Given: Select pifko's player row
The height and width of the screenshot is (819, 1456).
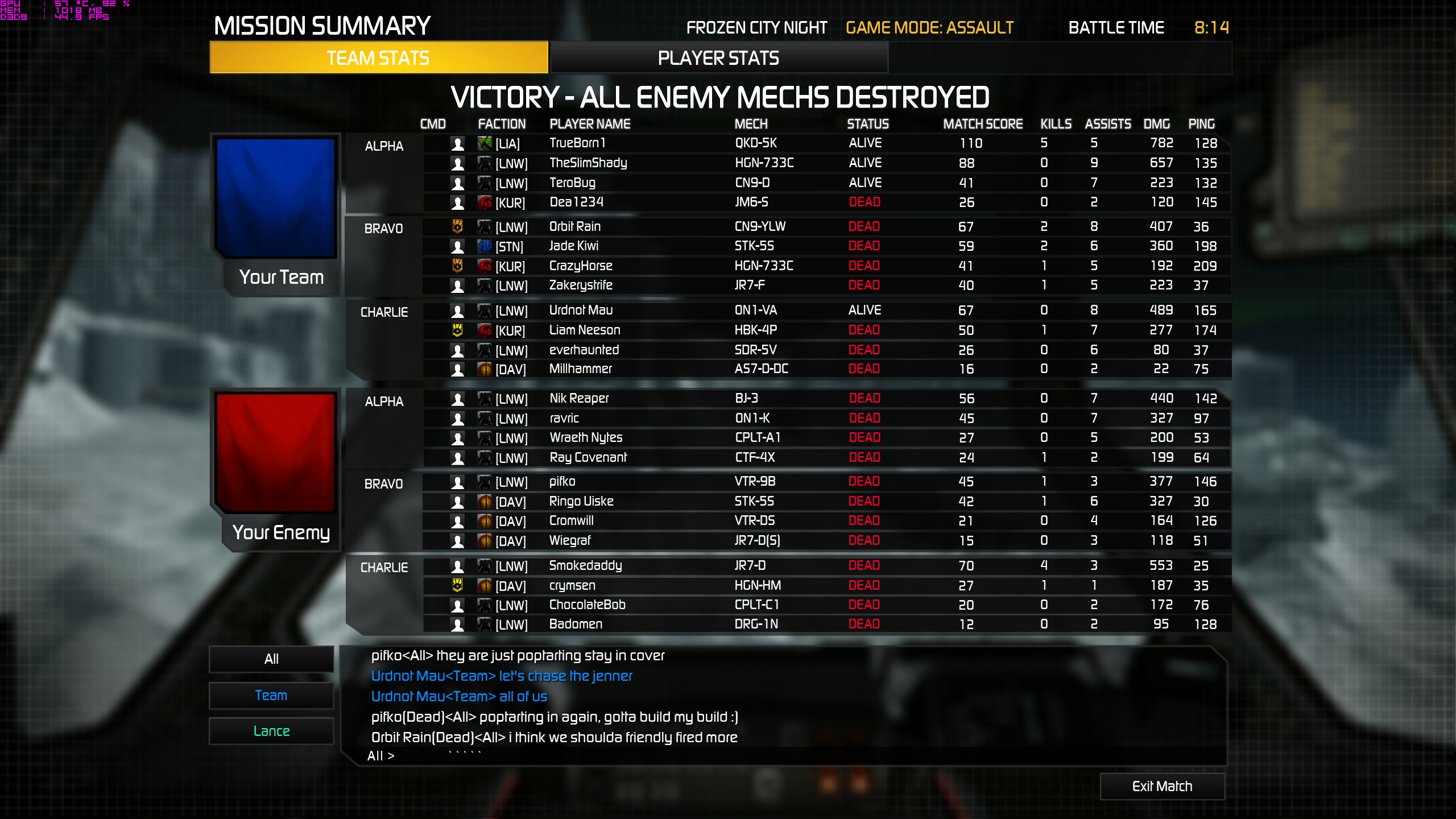Looking at the screenshot, I should (825, 482).
